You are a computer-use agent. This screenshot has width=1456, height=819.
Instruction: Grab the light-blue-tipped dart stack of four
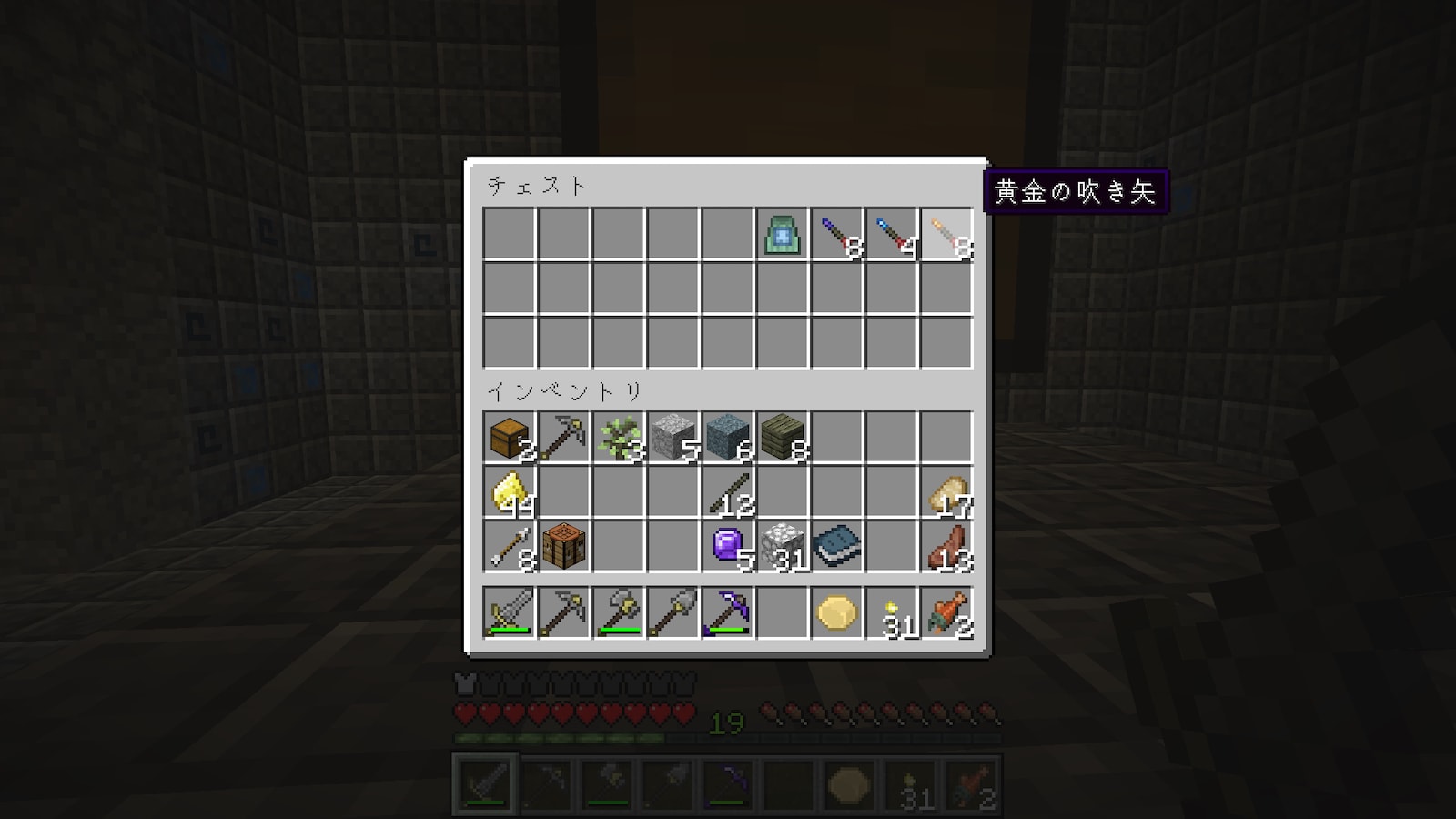(x=892, y=235)
